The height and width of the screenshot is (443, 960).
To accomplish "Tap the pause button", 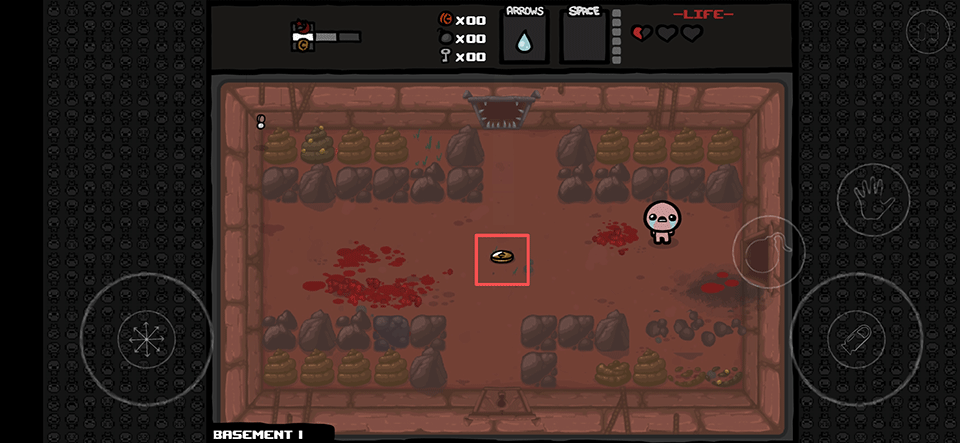I will [927, 32].
